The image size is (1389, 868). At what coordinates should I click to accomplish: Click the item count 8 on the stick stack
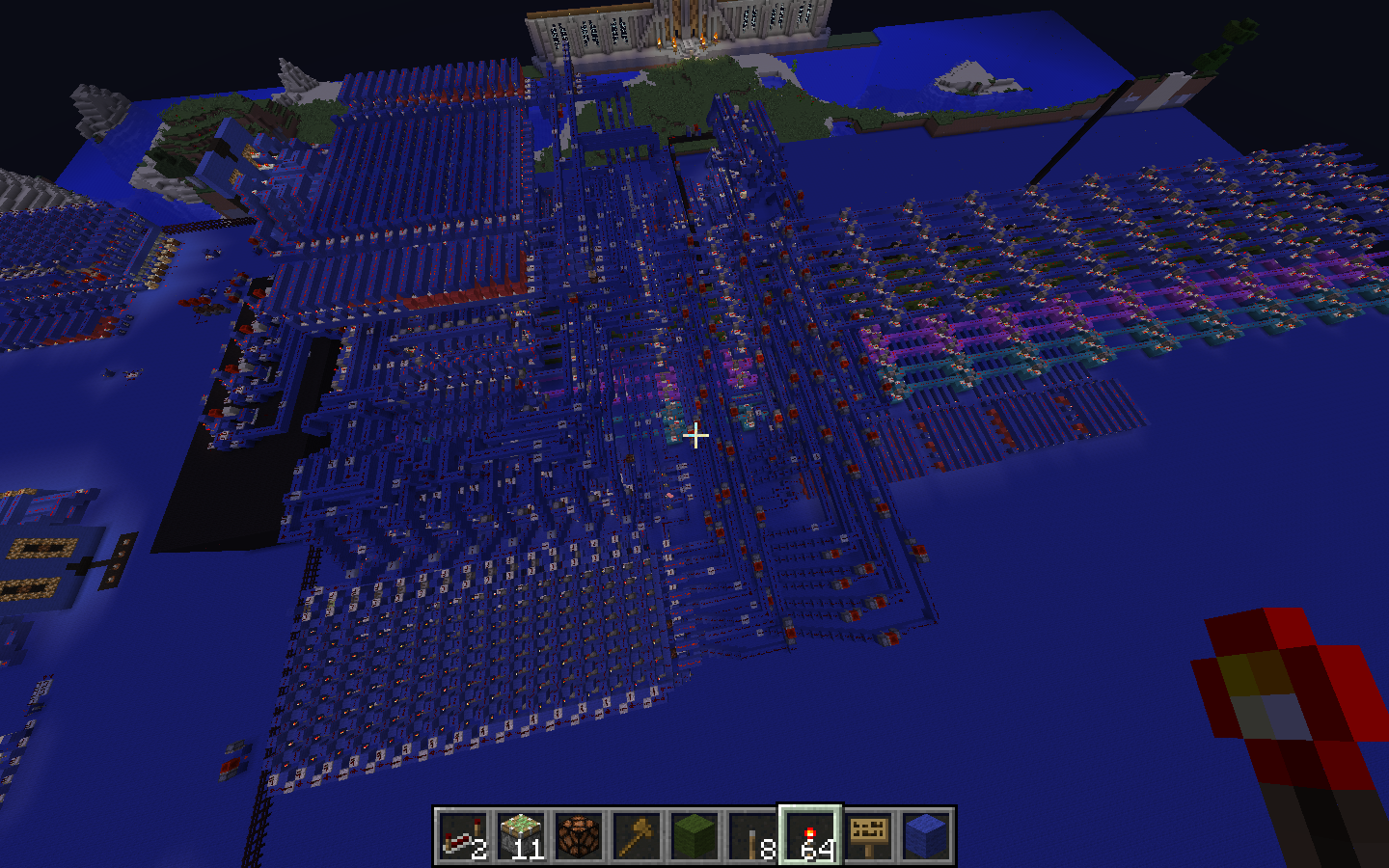(x=767, y=849)
